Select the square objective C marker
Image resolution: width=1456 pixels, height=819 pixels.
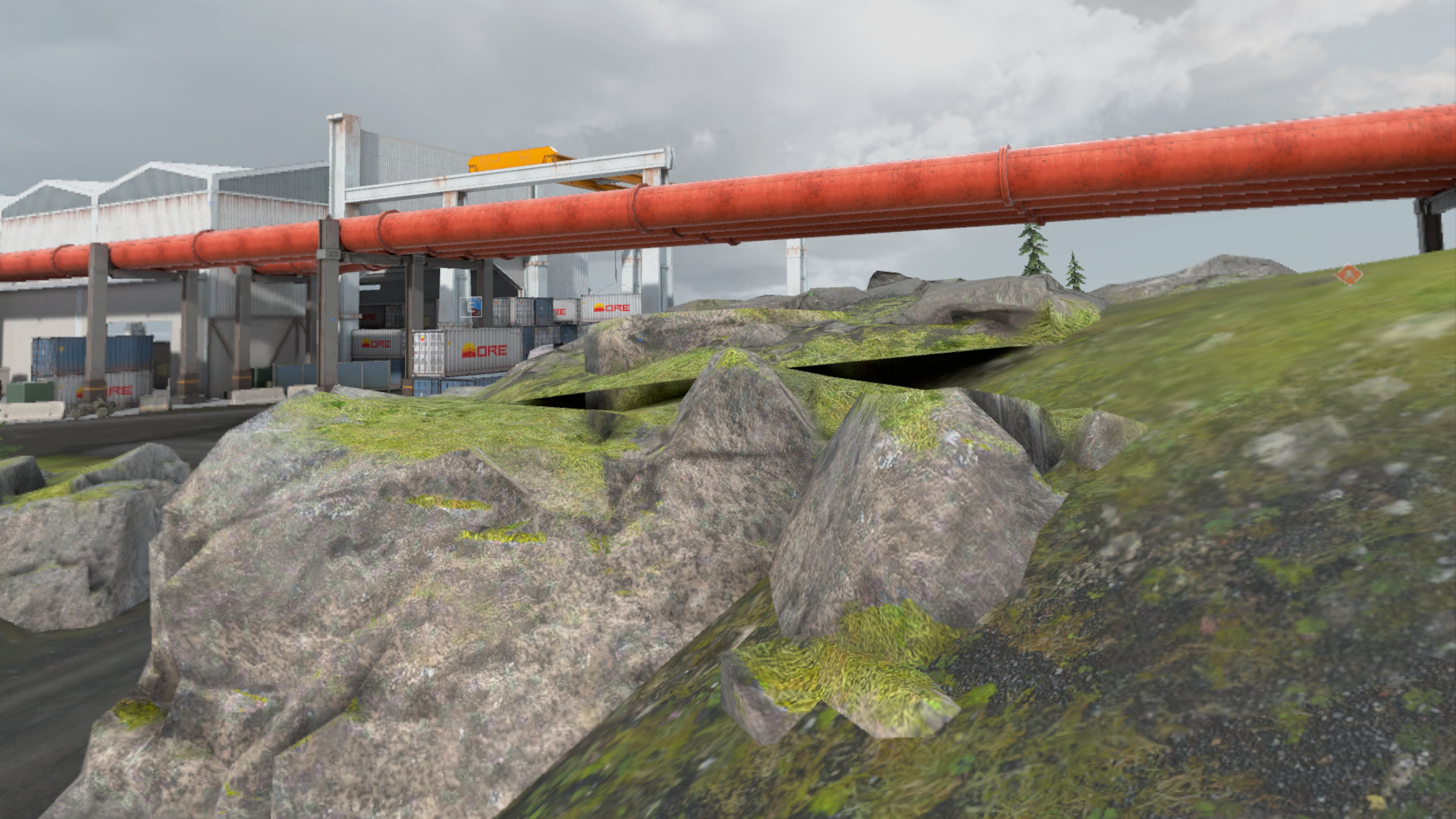pyautogui.click(x=471, y=306)
